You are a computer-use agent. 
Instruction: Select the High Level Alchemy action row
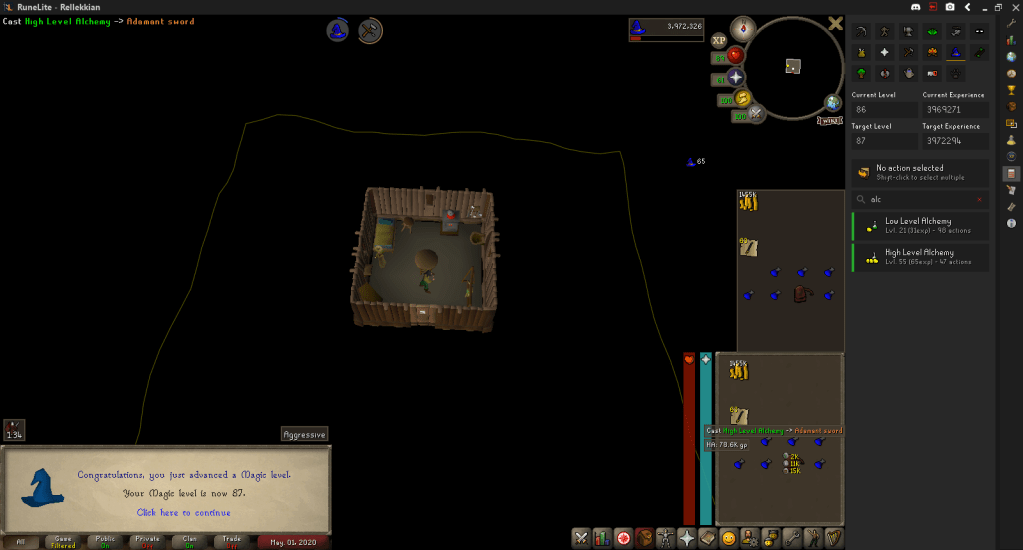coord(920,258)
